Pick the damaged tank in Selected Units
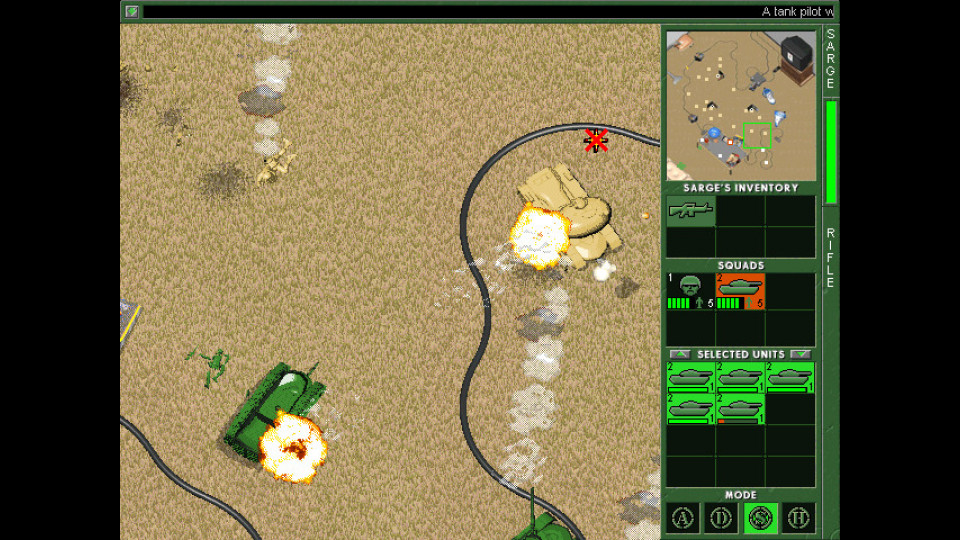The height and width of the screenshot is (540, 960). (740, 408)
